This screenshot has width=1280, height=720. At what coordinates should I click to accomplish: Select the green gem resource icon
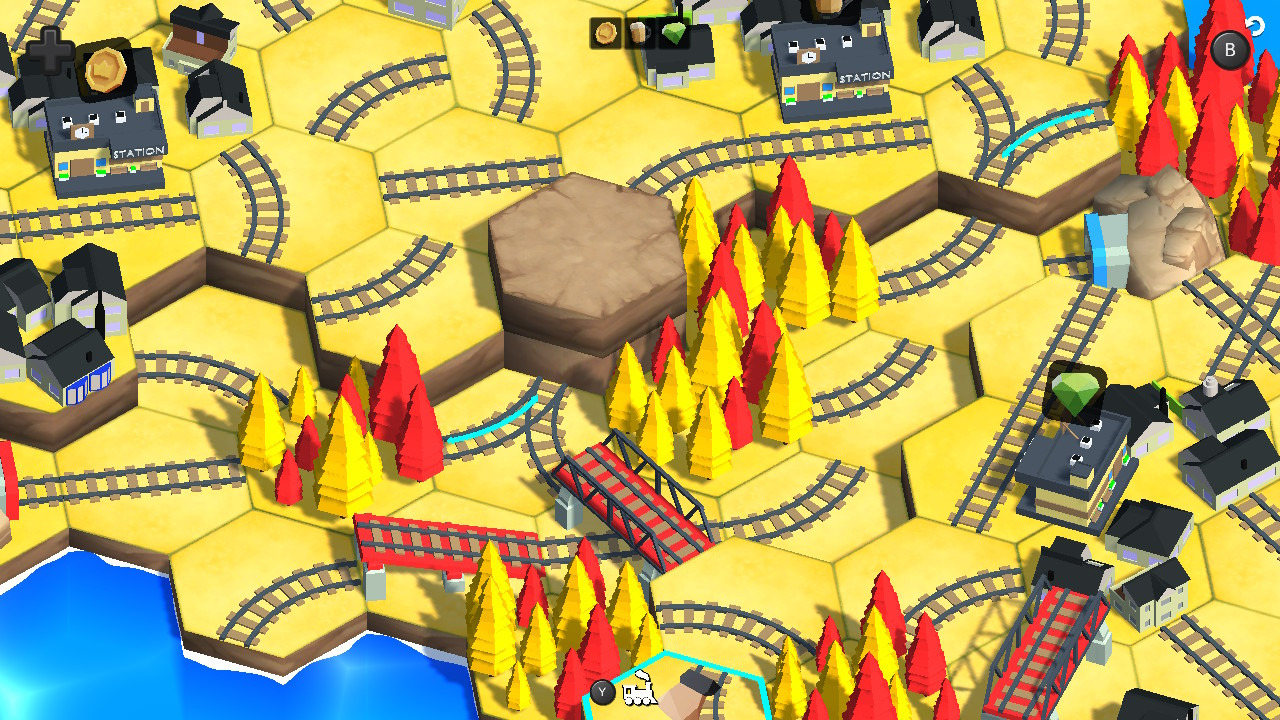pos(674,34)
